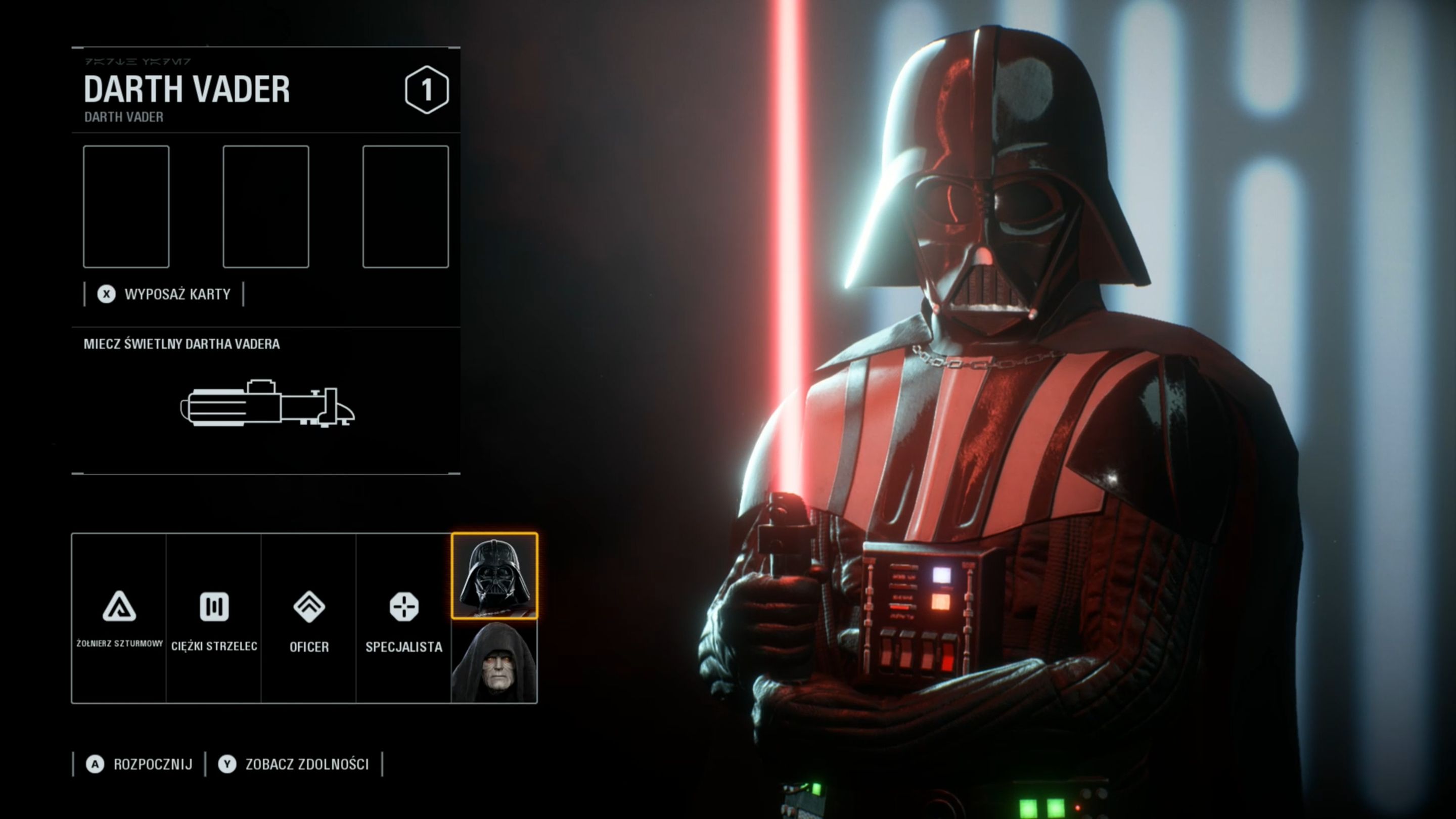Click the Wyposaż Karty button

pos(164,294)
